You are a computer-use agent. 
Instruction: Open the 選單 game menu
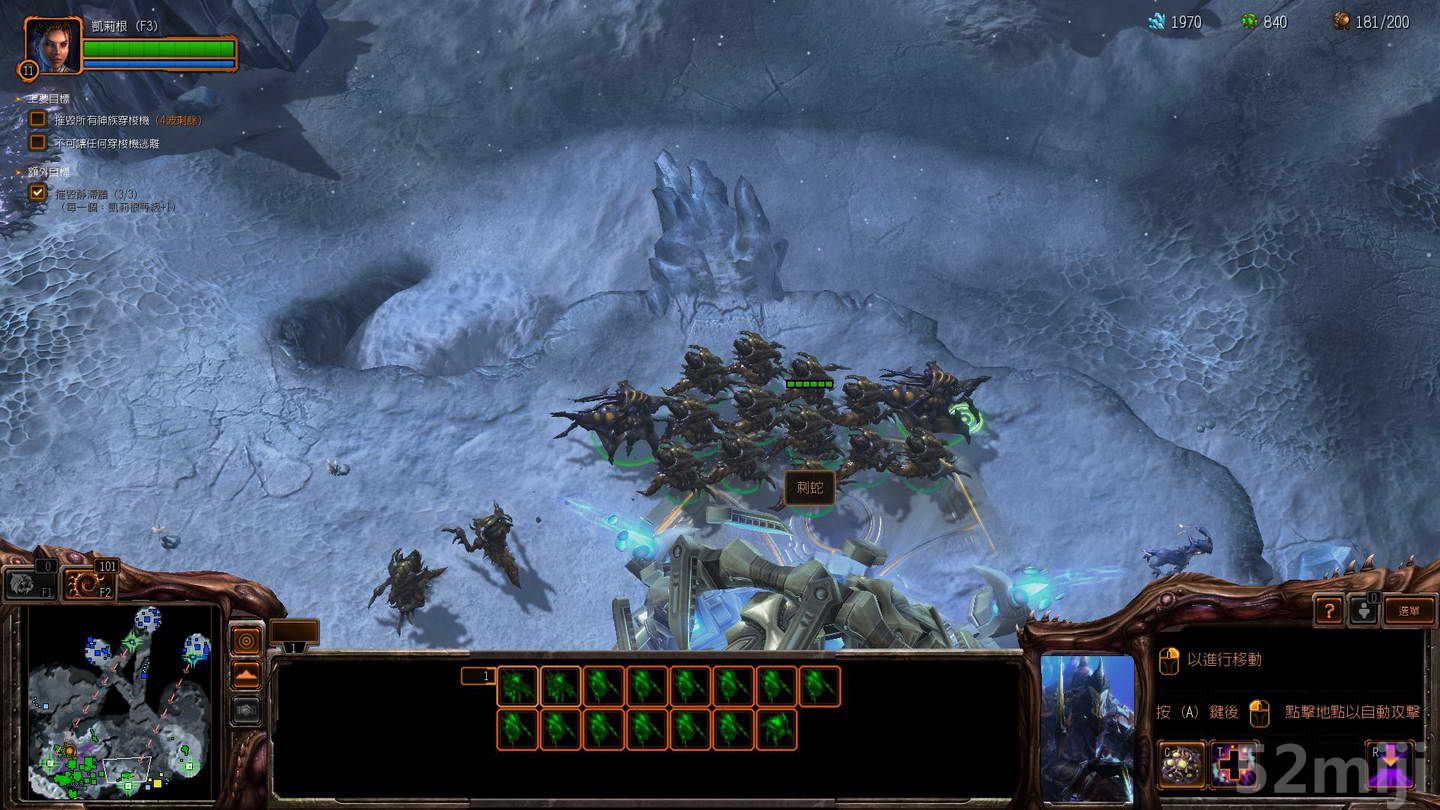pyautogui.click(x=1410, y=610)
